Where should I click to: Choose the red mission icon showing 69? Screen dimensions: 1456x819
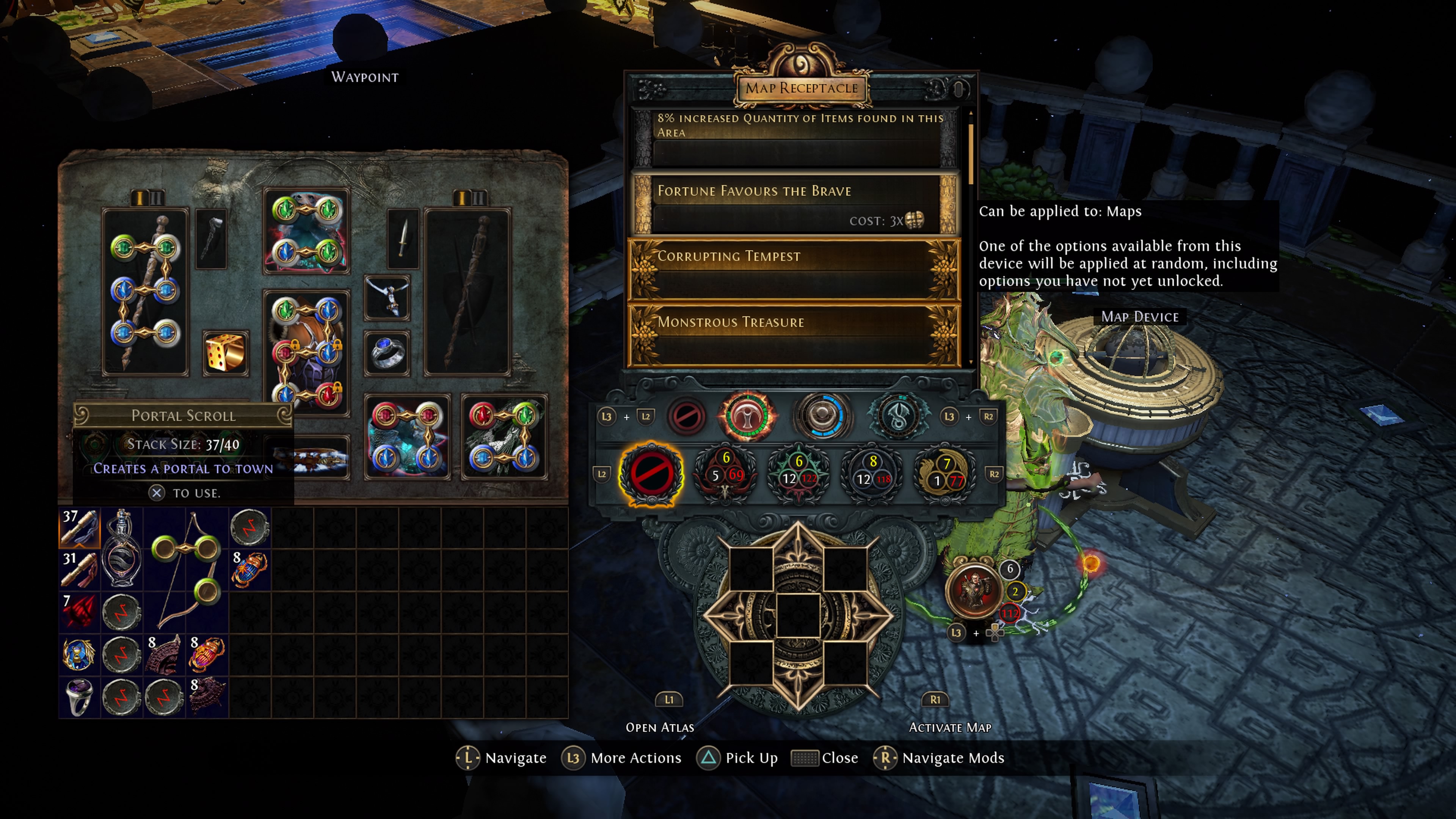(x=725, y=474)
